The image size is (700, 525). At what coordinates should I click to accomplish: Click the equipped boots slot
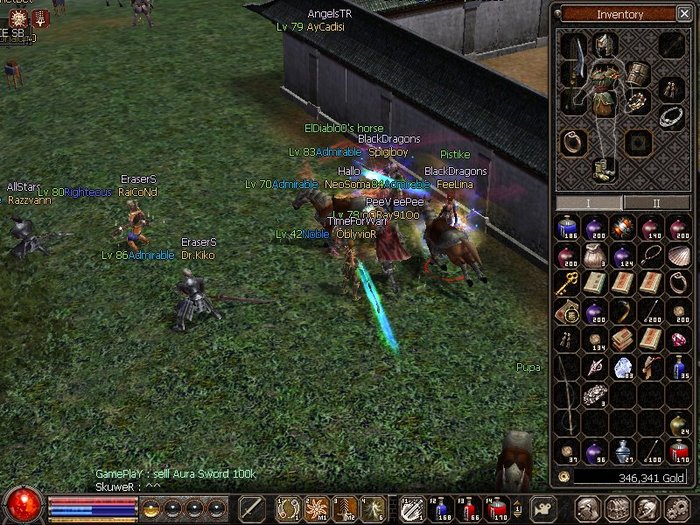[603, 170]
